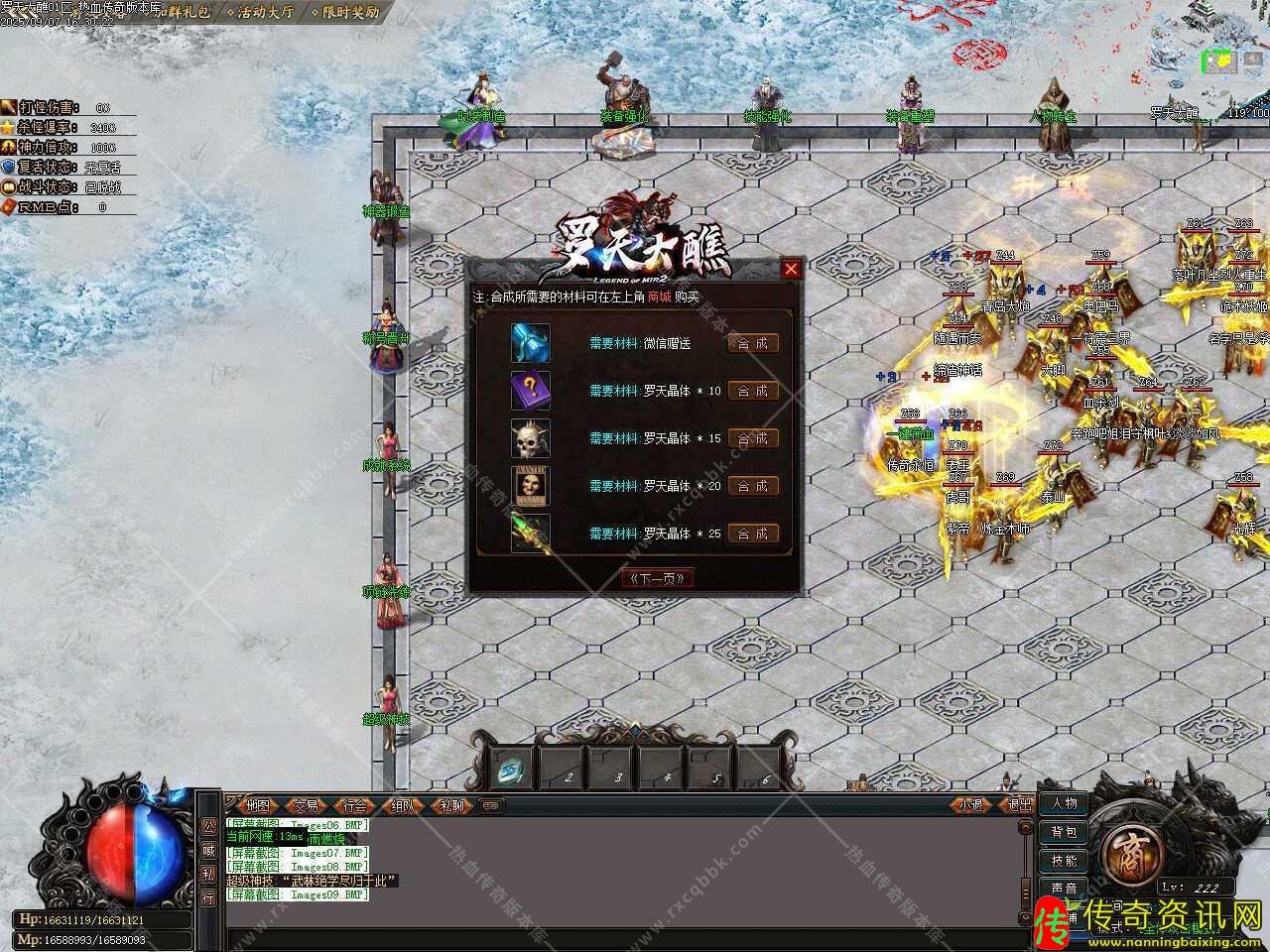Open the 地图 map button
1270x952 pixels.
point(258,806)
